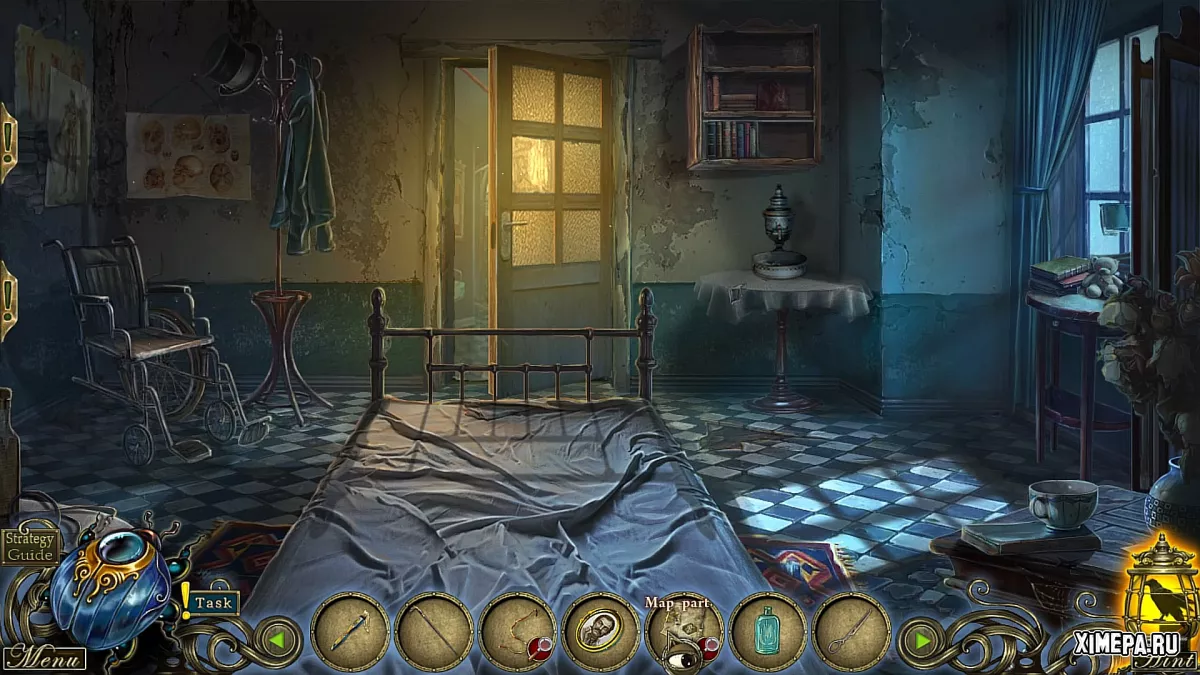Select the metal hook inventory item

pos(850,631)
